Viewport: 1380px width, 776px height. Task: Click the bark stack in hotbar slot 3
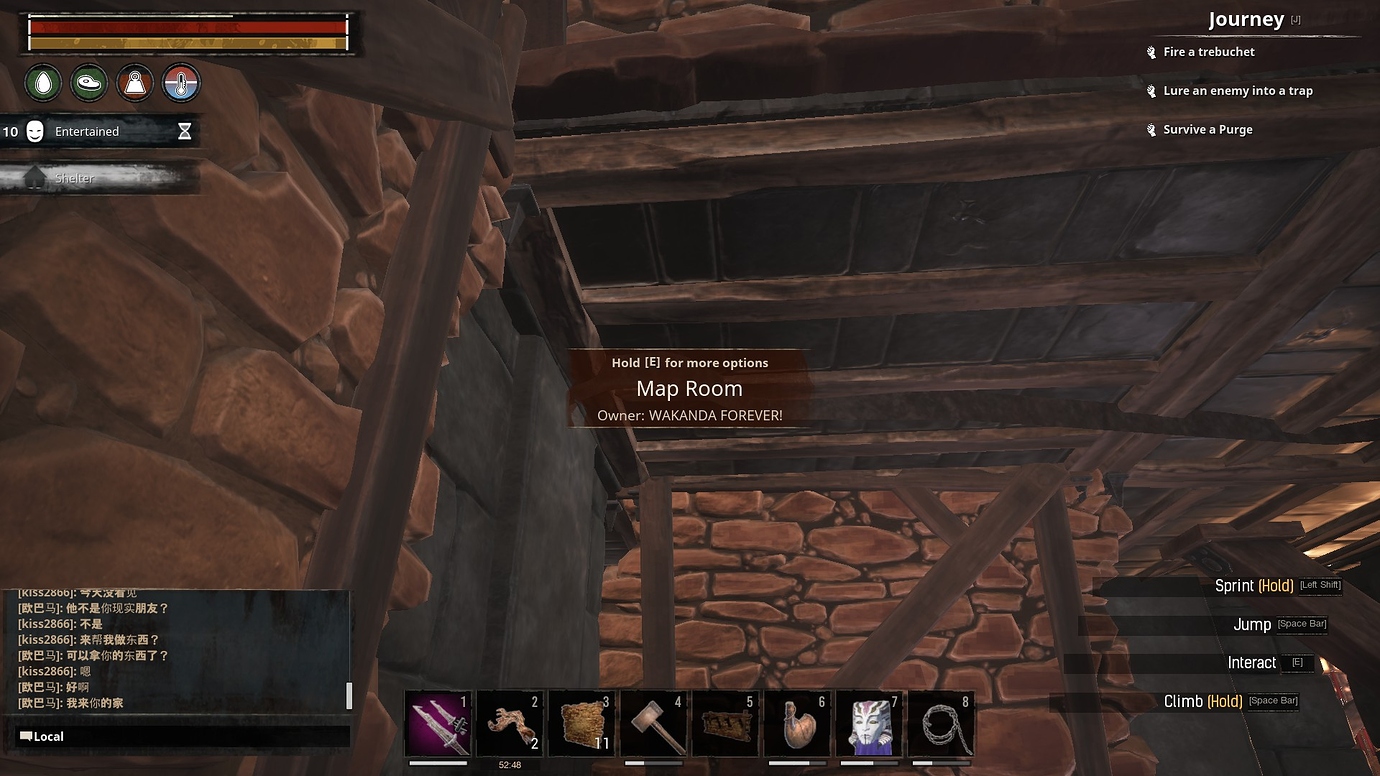coord(582,722)
